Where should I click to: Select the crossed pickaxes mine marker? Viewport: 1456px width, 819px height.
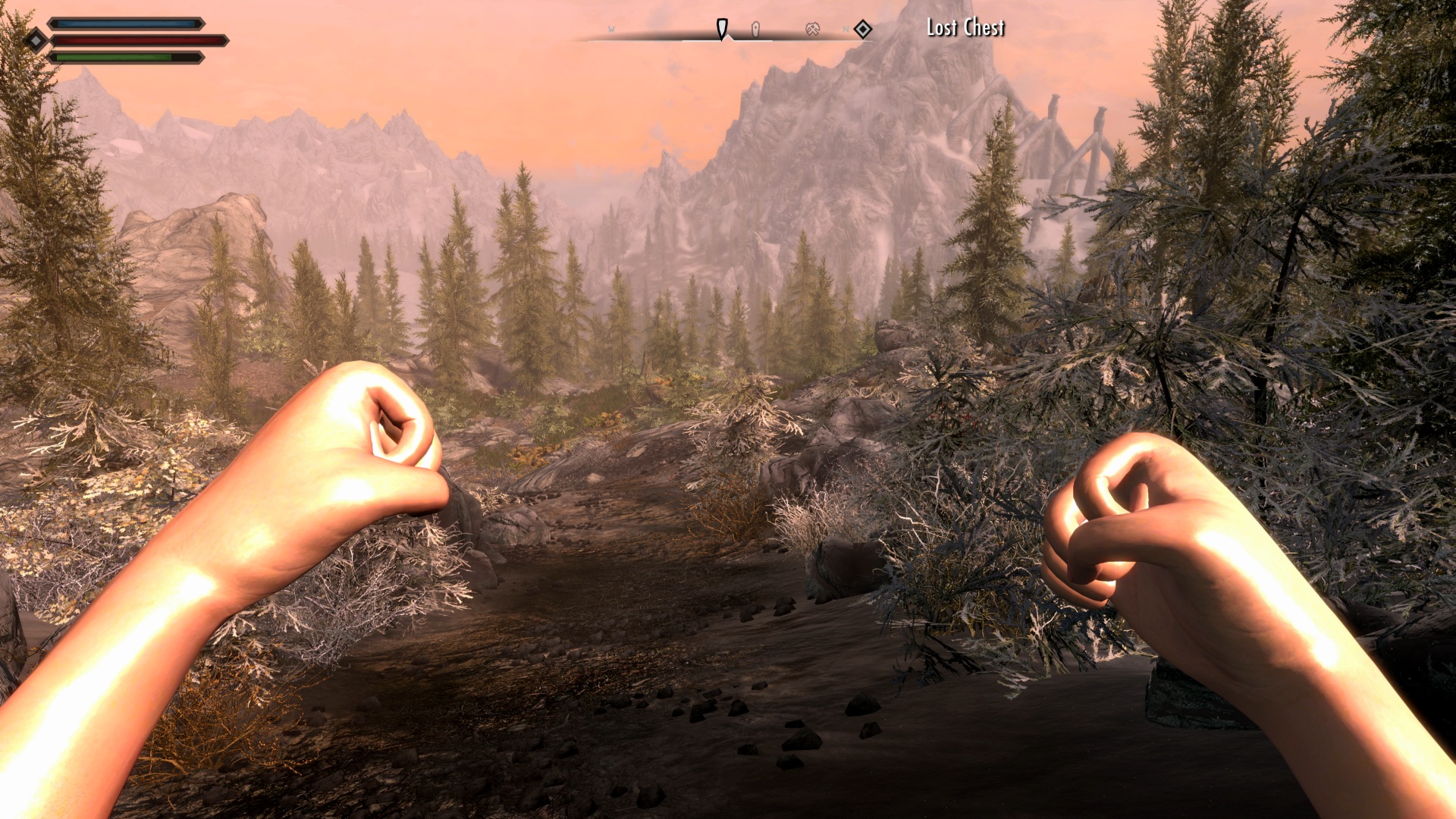812,30
